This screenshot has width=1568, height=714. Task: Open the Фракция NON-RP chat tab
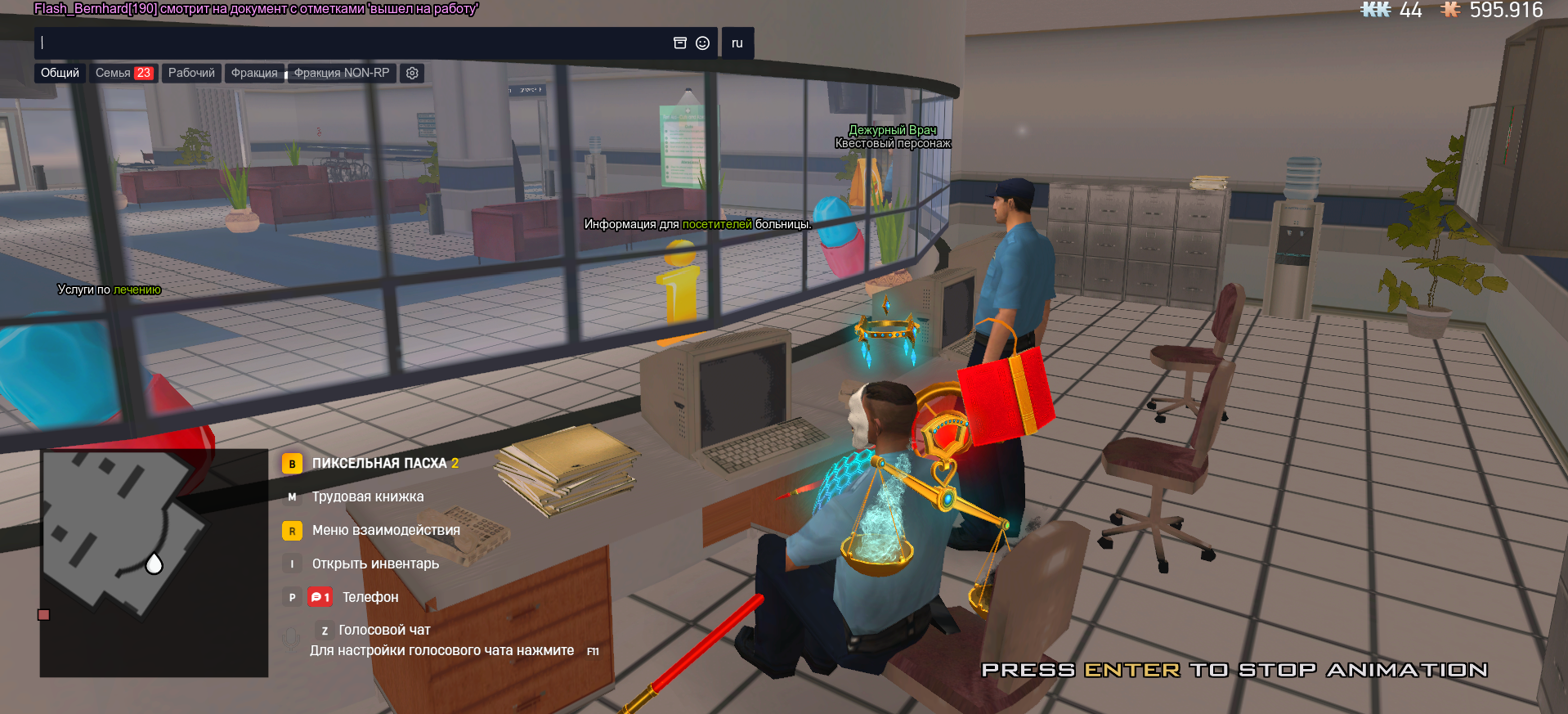coord(342,73)
